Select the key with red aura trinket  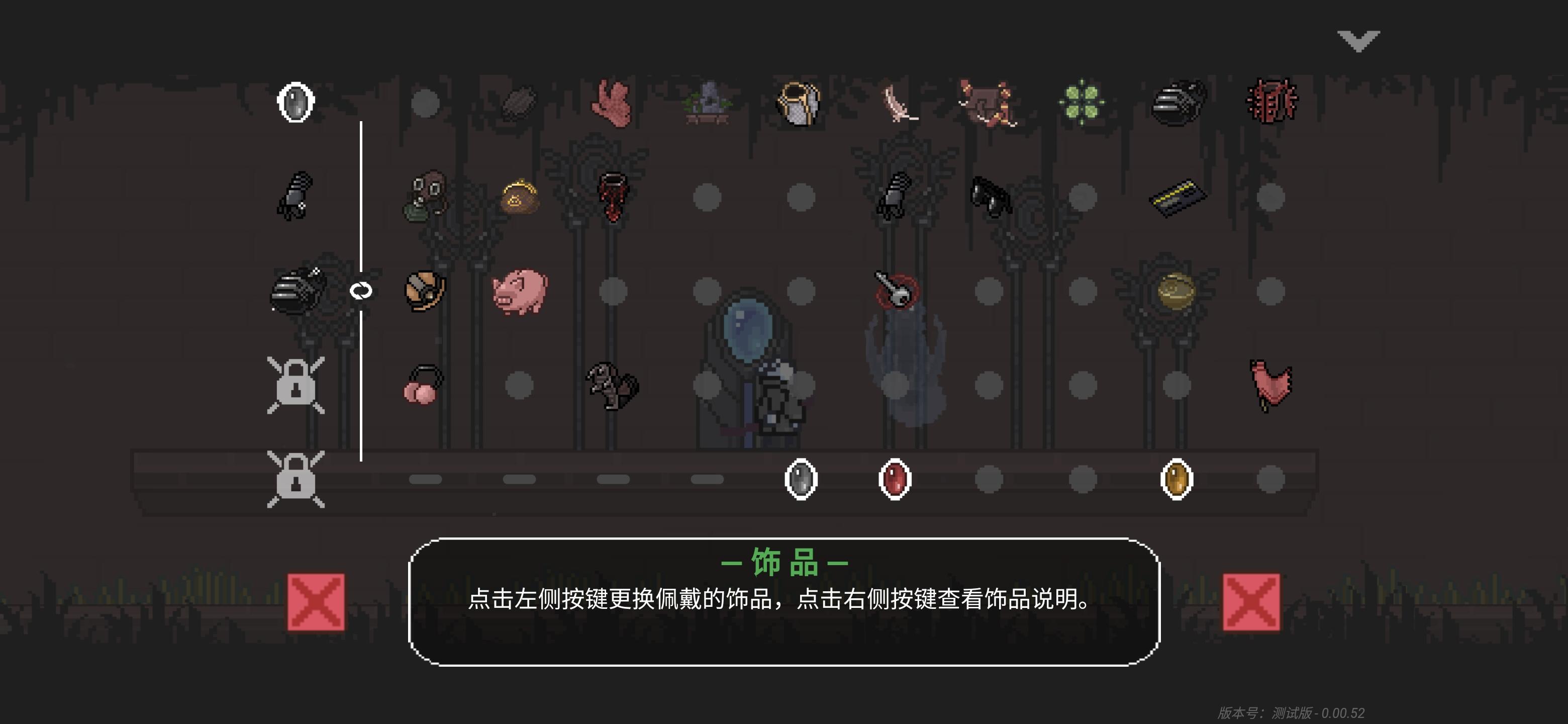click(894, 292)
